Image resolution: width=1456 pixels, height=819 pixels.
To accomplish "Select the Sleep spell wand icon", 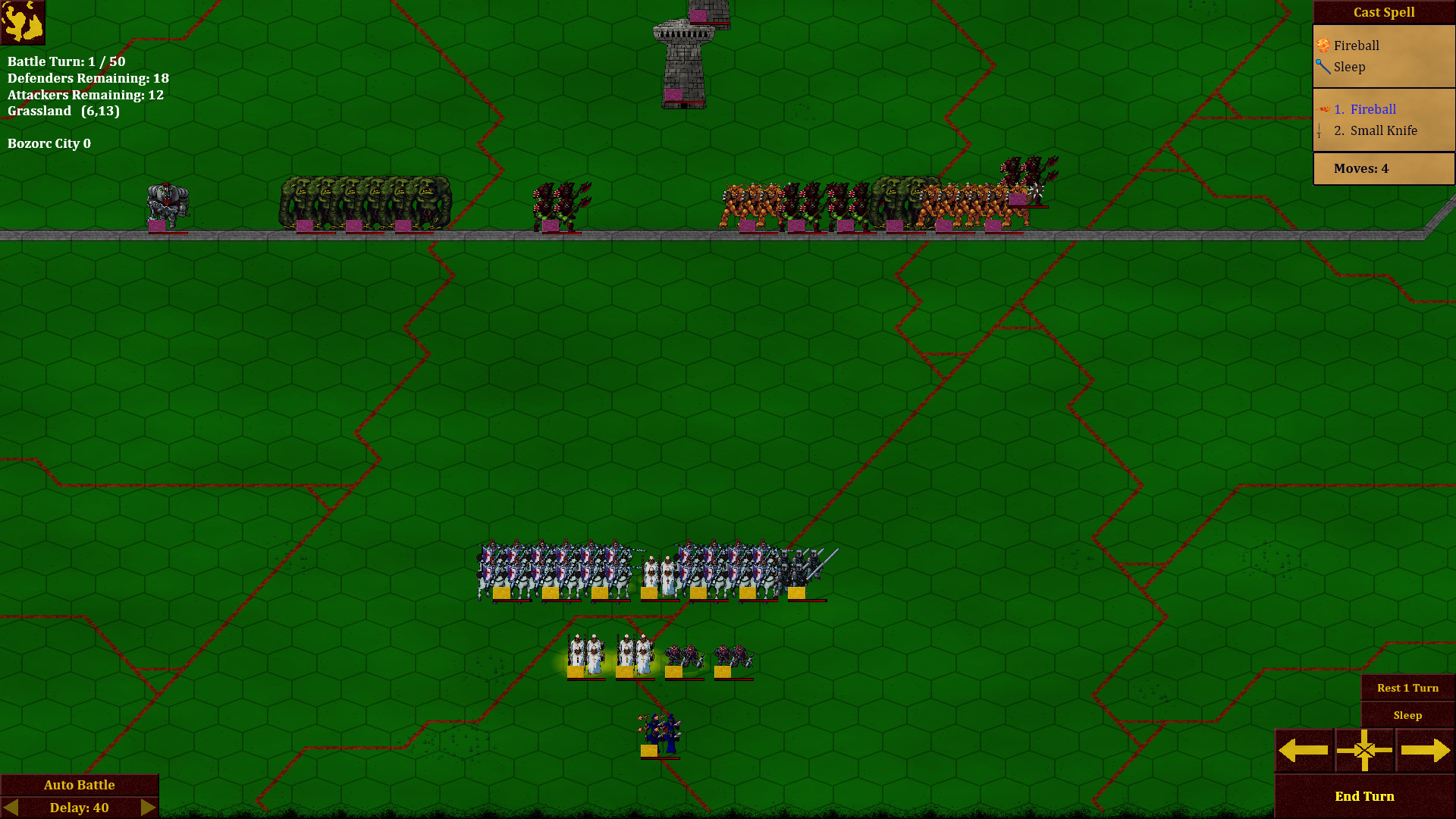I will tap(1322, 67).
